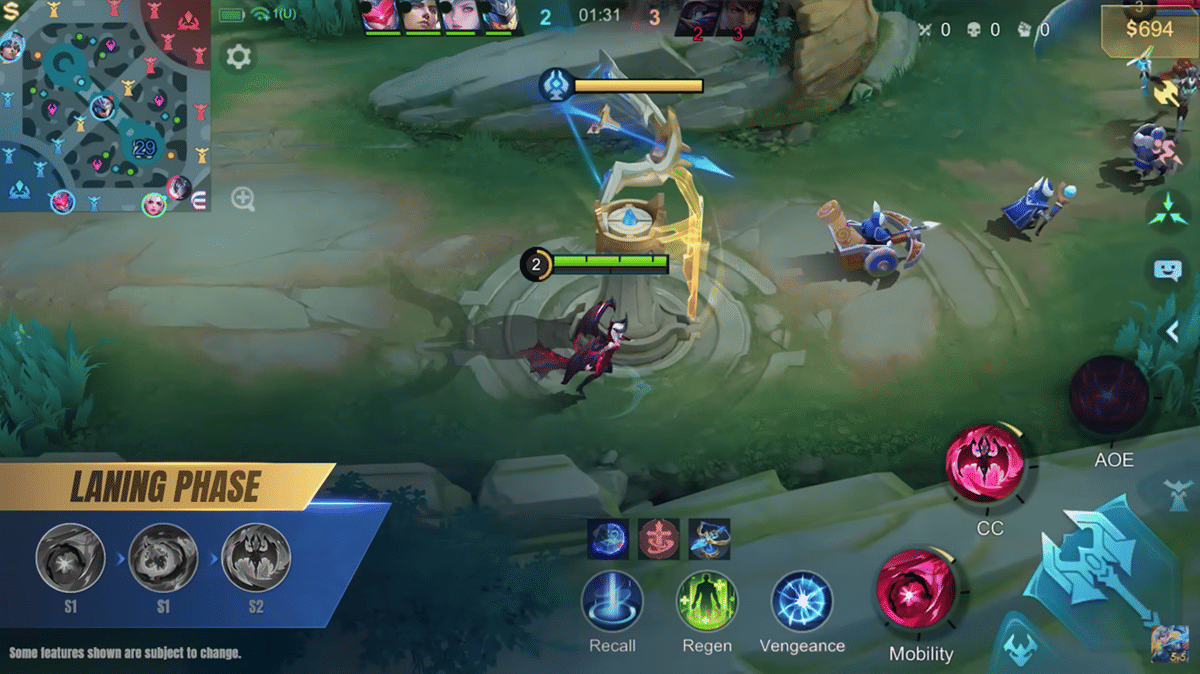Cast the Vengeance battle spell
This screenshot has height=674, width=1200.
(801, 601)
